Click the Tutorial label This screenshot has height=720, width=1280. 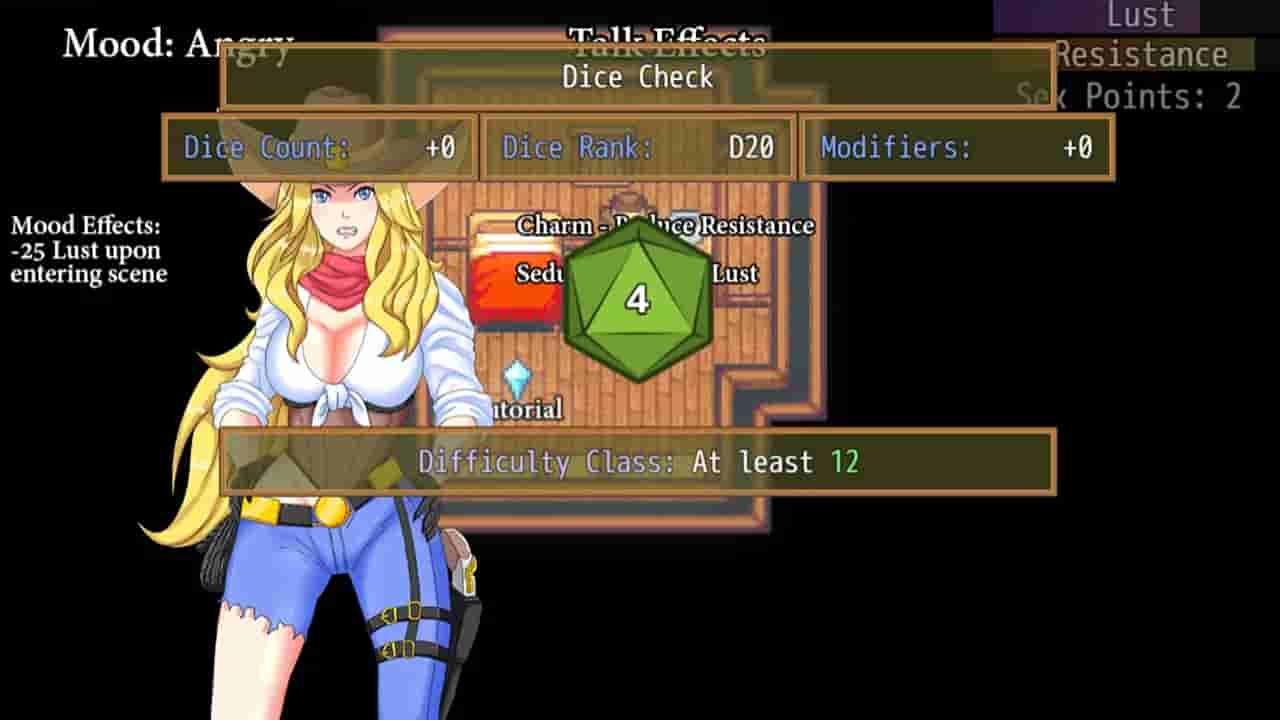[525, 410]
